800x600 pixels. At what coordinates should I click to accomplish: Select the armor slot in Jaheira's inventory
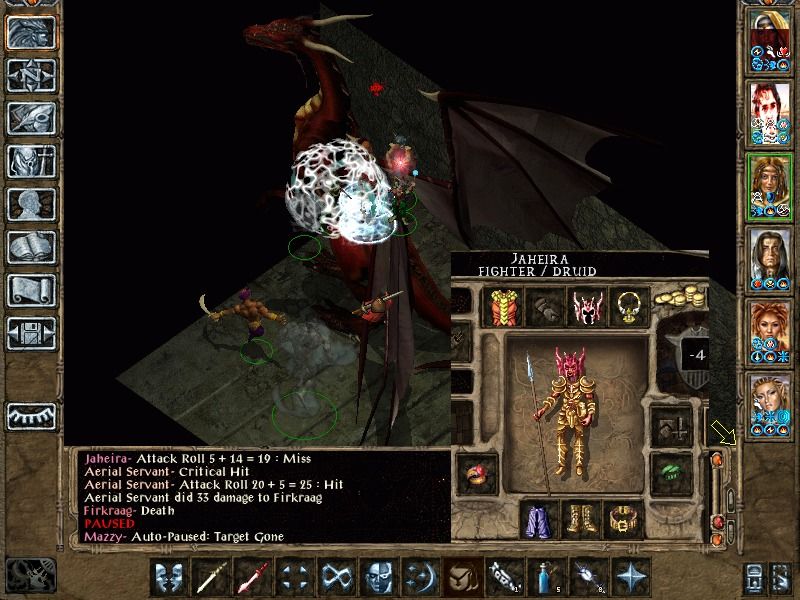500,307
